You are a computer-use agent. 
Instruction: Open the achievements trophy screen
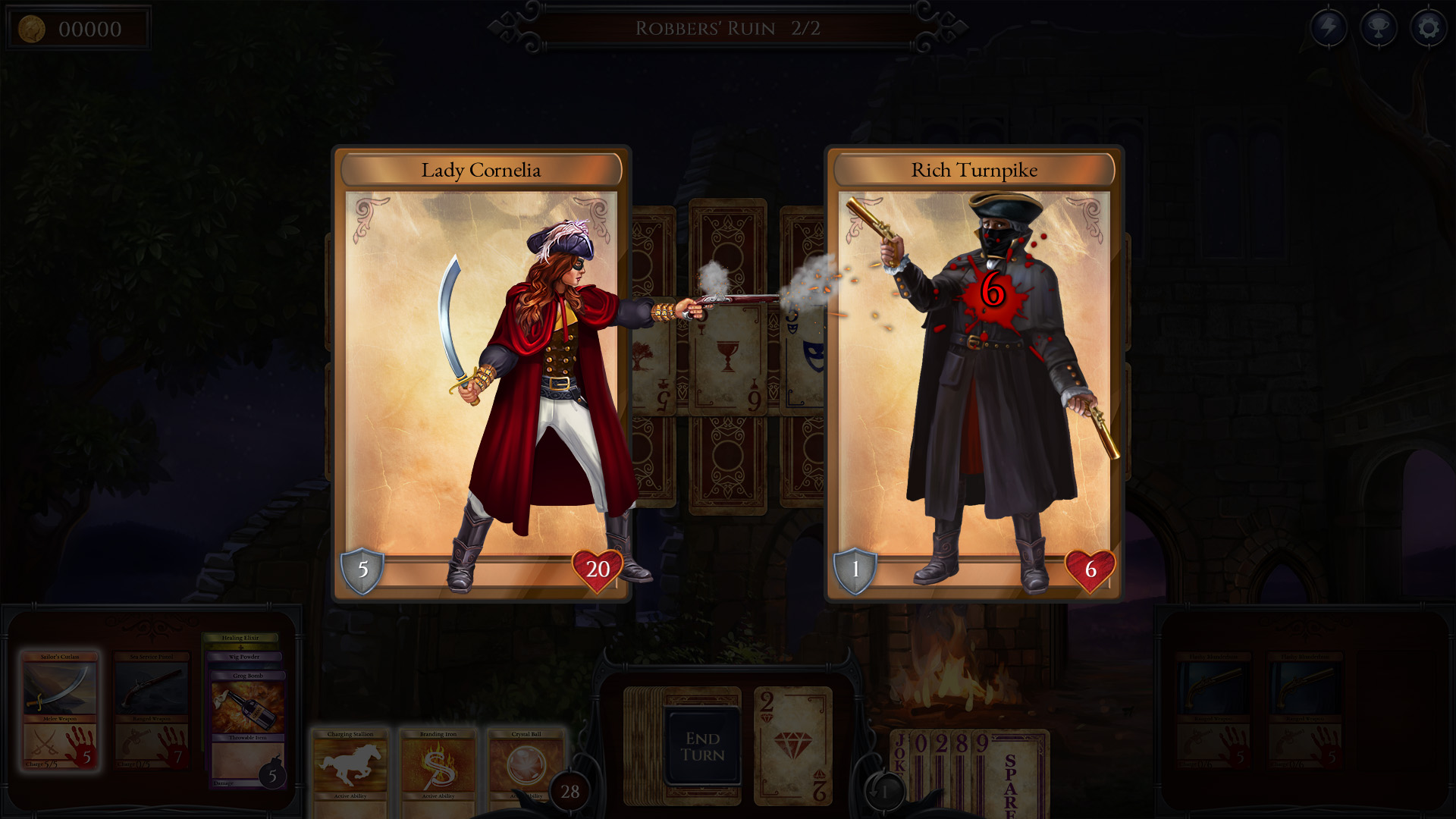1380,27
